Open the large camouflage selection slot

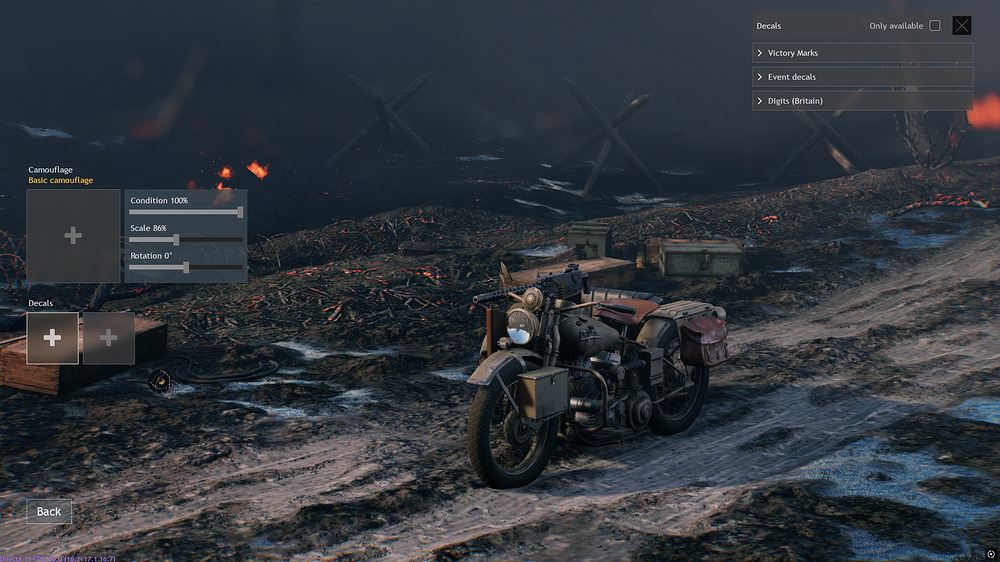(73, 236)
